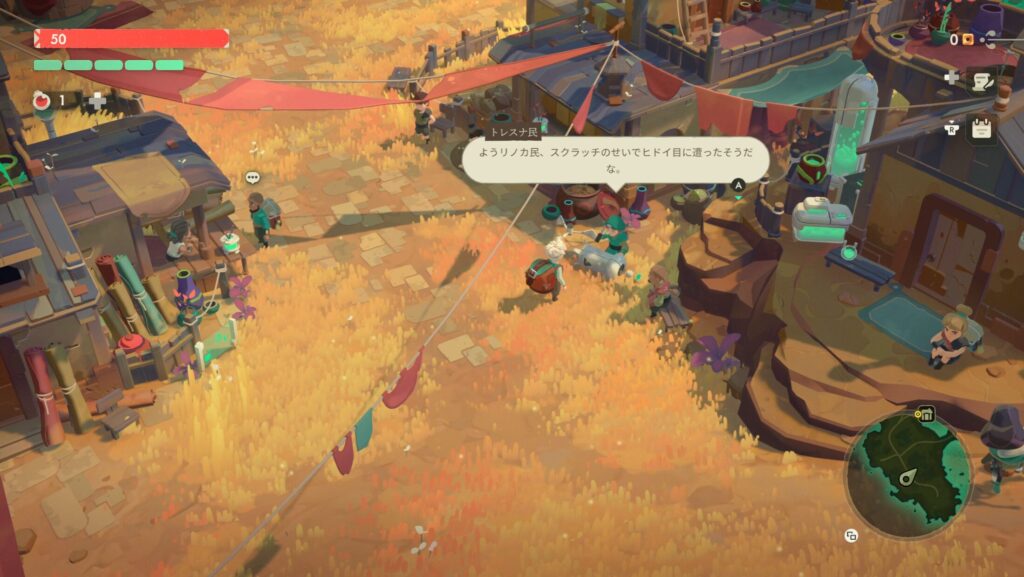
Task: Open the calendar icon
Action: point(982,128)
